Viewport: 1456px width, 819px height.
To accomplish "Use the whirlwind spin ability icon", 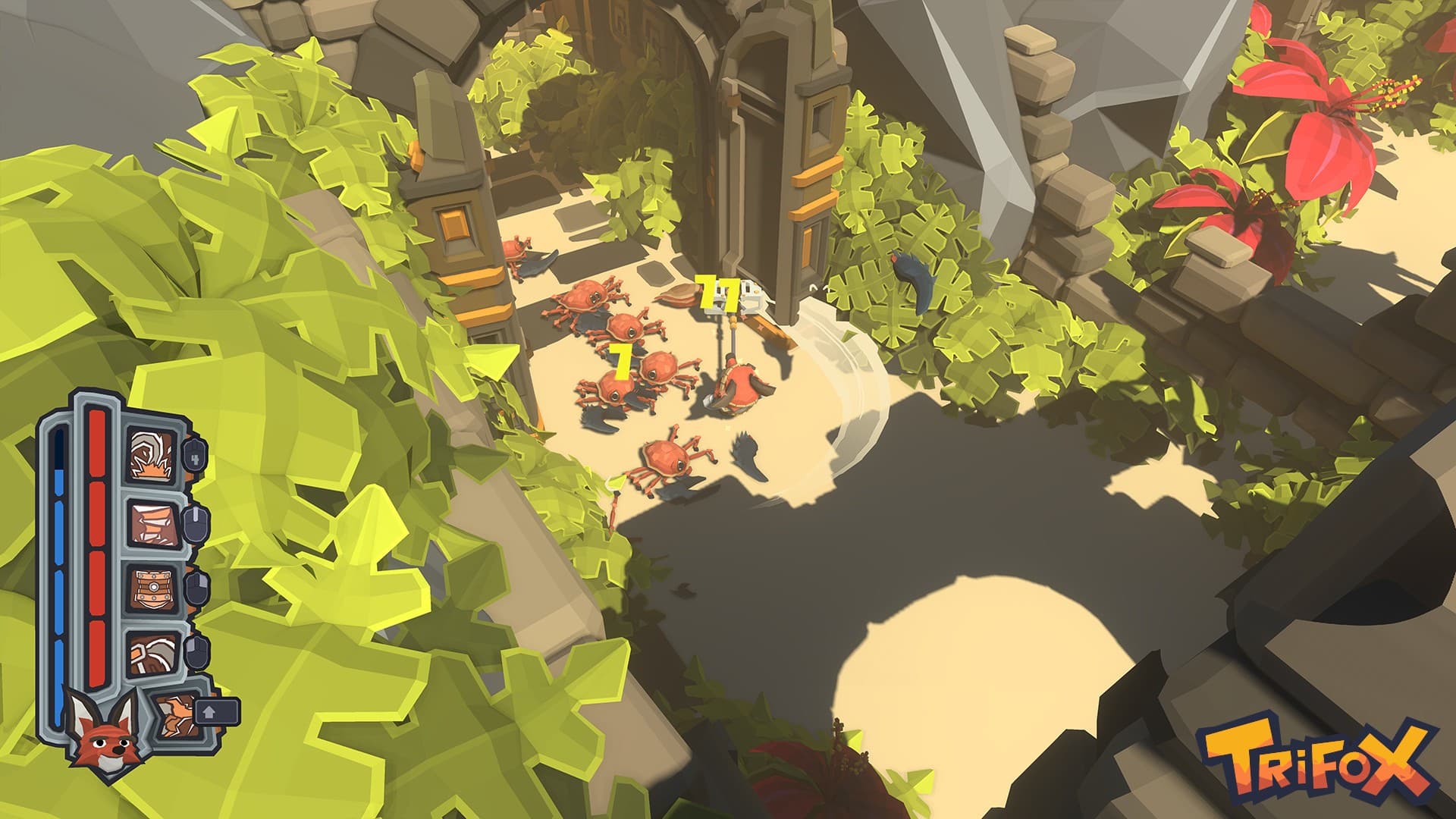I will (152, 522).
